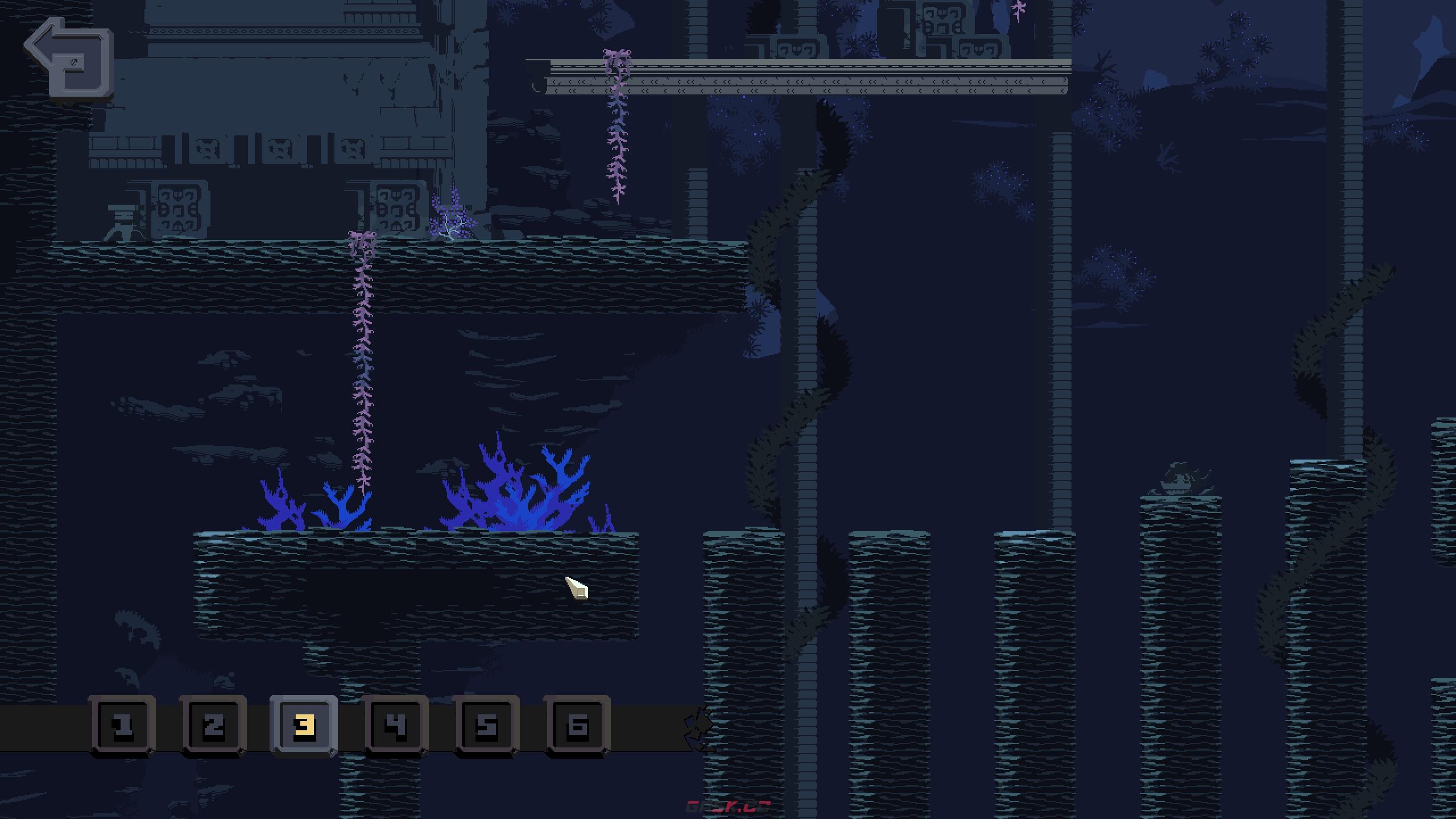Select numbered tile 1
The width and height of the screenshot is (1456, 819).
tap(122, 726)
